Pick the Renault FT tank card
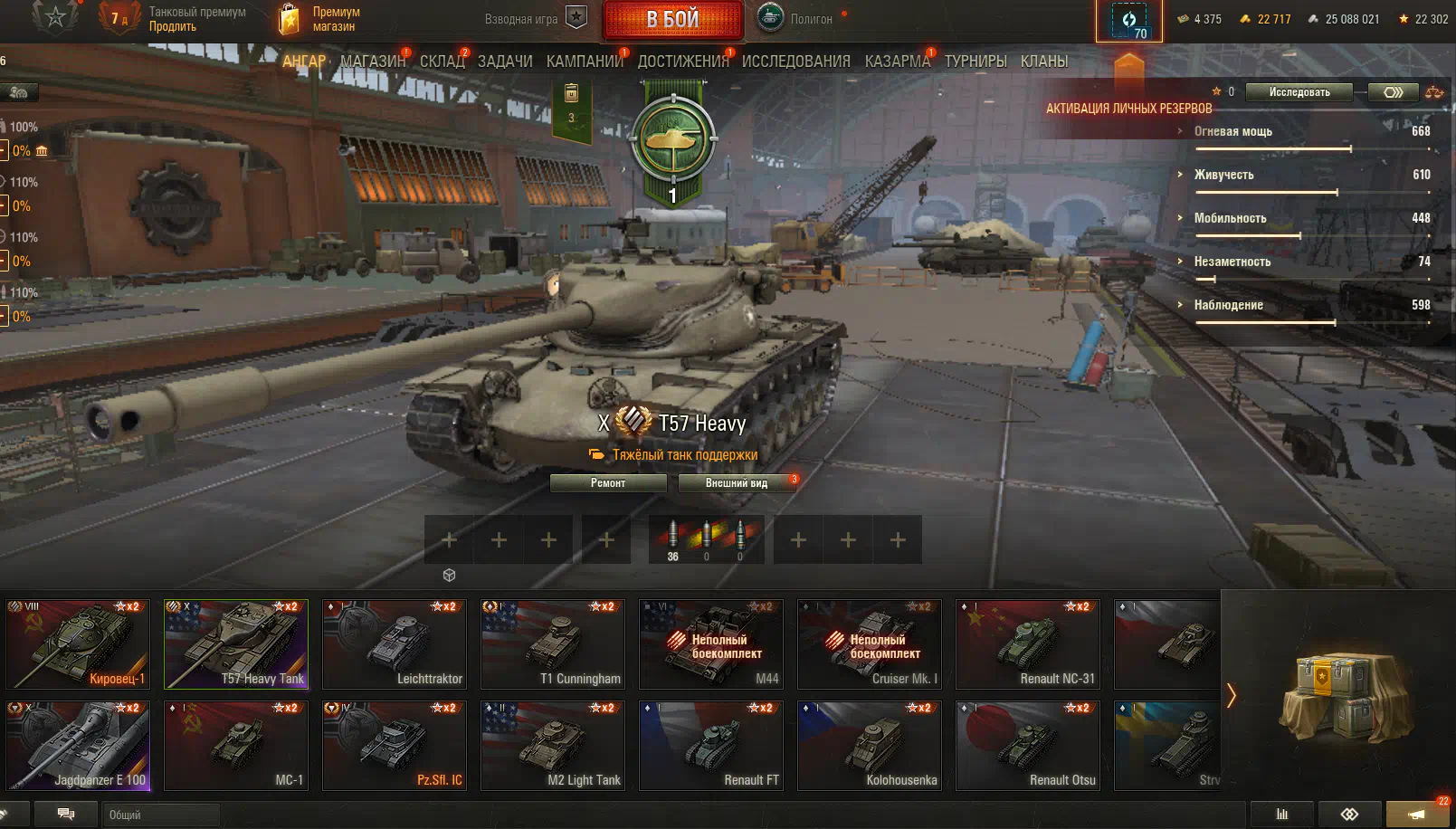The width and height of the screenshot is (1456, 829). pyautogui.click(x=711, y=746)
